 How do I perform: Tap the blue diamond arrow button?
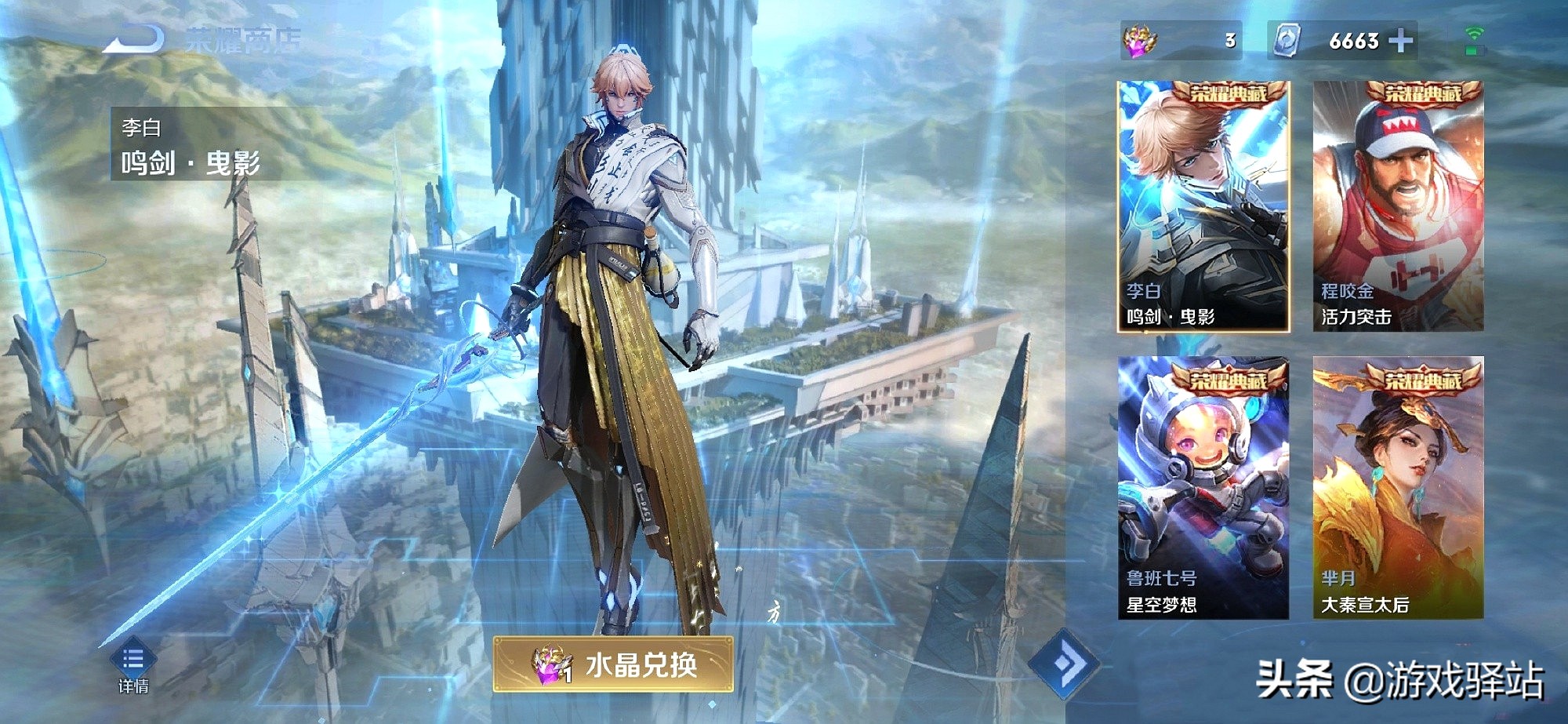click(1063, 664)
